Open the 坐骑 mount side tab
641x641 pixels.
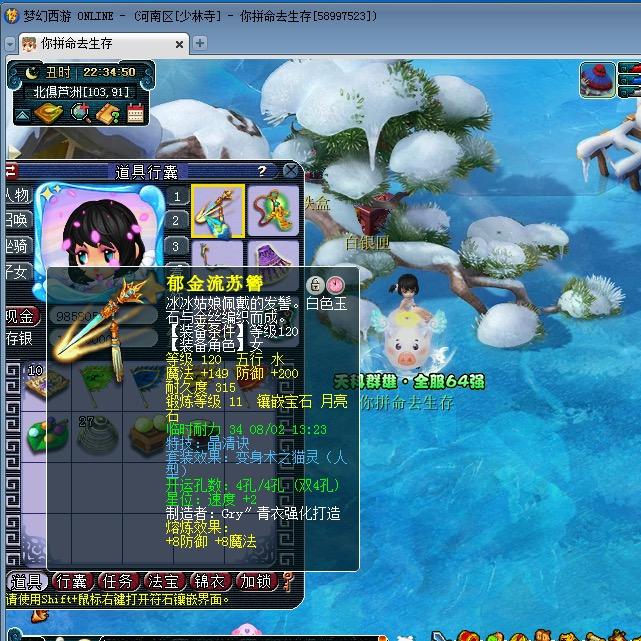pos(15,245)
